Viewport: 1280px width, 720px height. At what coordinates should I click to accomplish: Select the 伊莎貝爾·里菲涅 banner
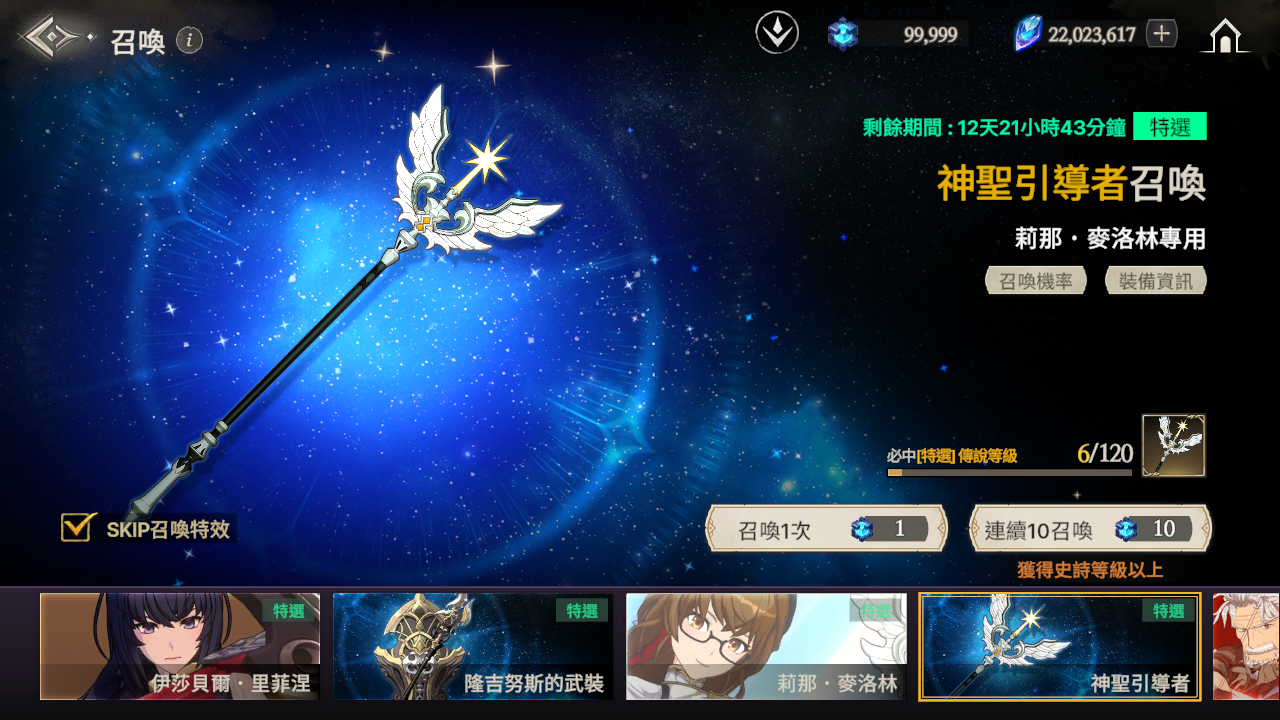coord(180,646)
